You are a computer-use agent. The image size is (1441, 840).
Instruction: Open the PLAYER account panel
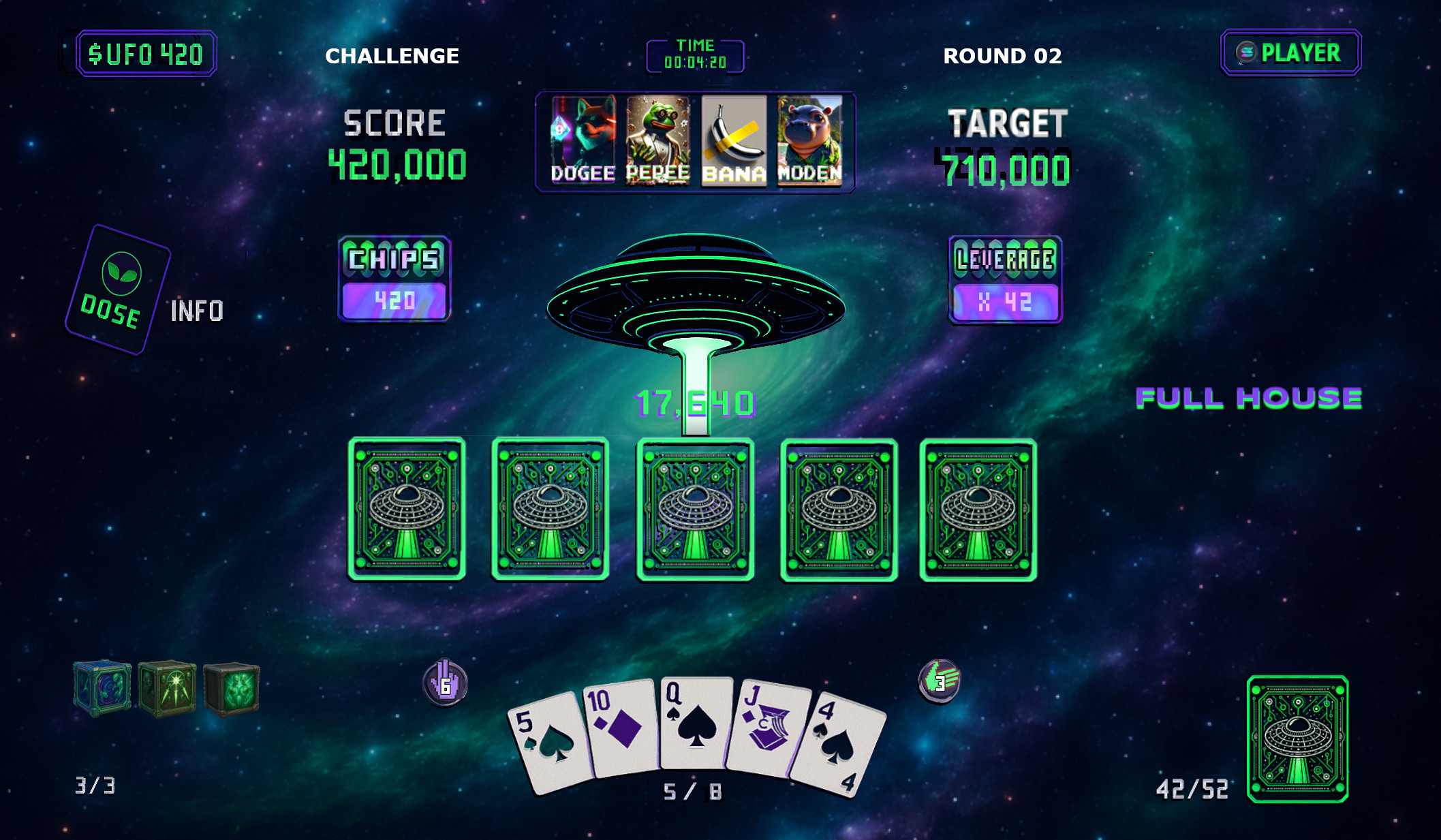click(1290, 52)
